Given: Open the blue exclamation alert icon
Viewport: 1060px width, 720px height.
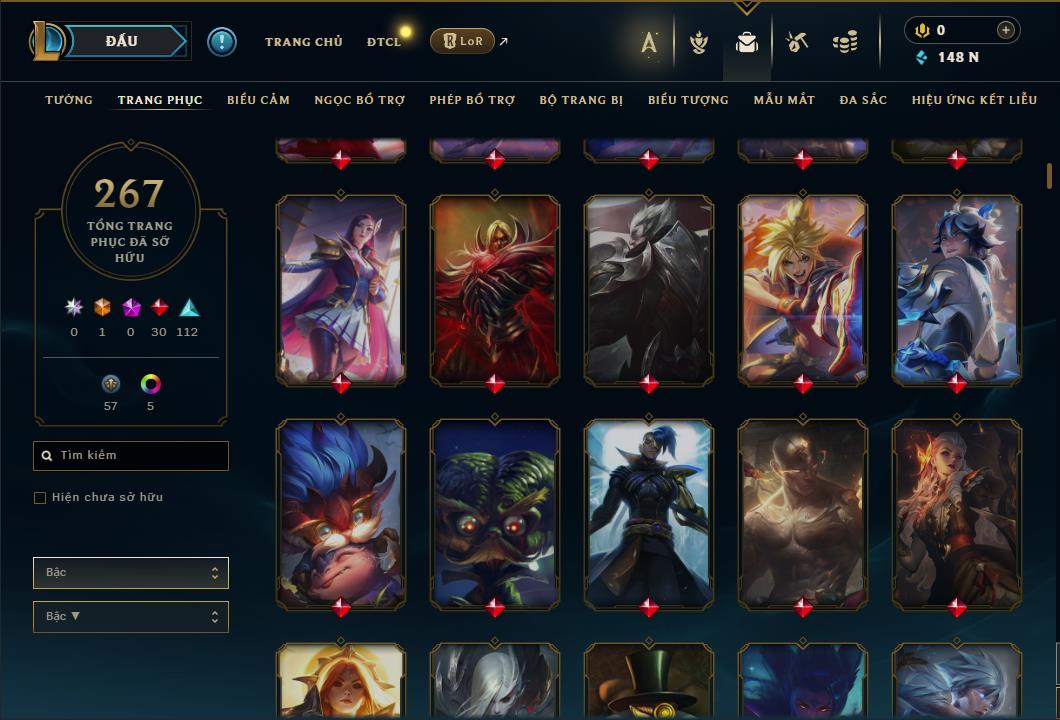Looking at the screenshot, I should [221, 41].
